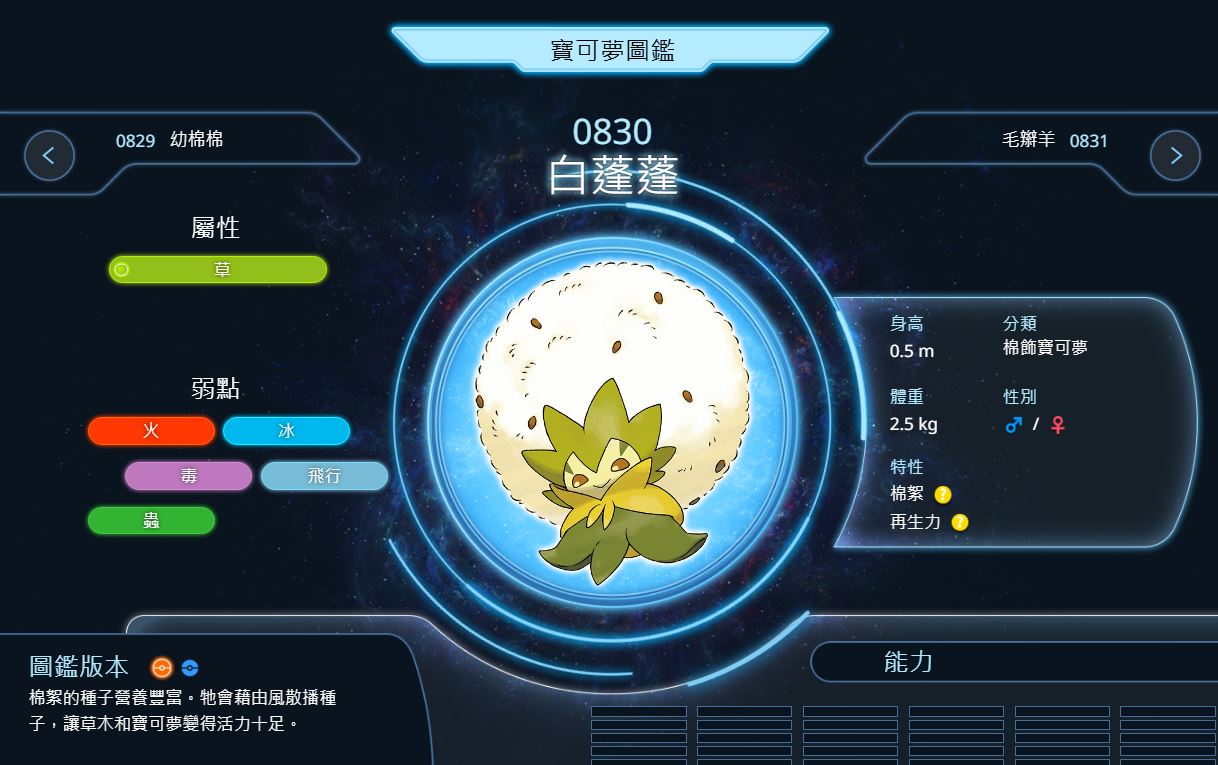The height and width of the screenshot is (765, 1218).
Task: Choose the 飛行 flying weakness badge
Action: tap(324, 476)
